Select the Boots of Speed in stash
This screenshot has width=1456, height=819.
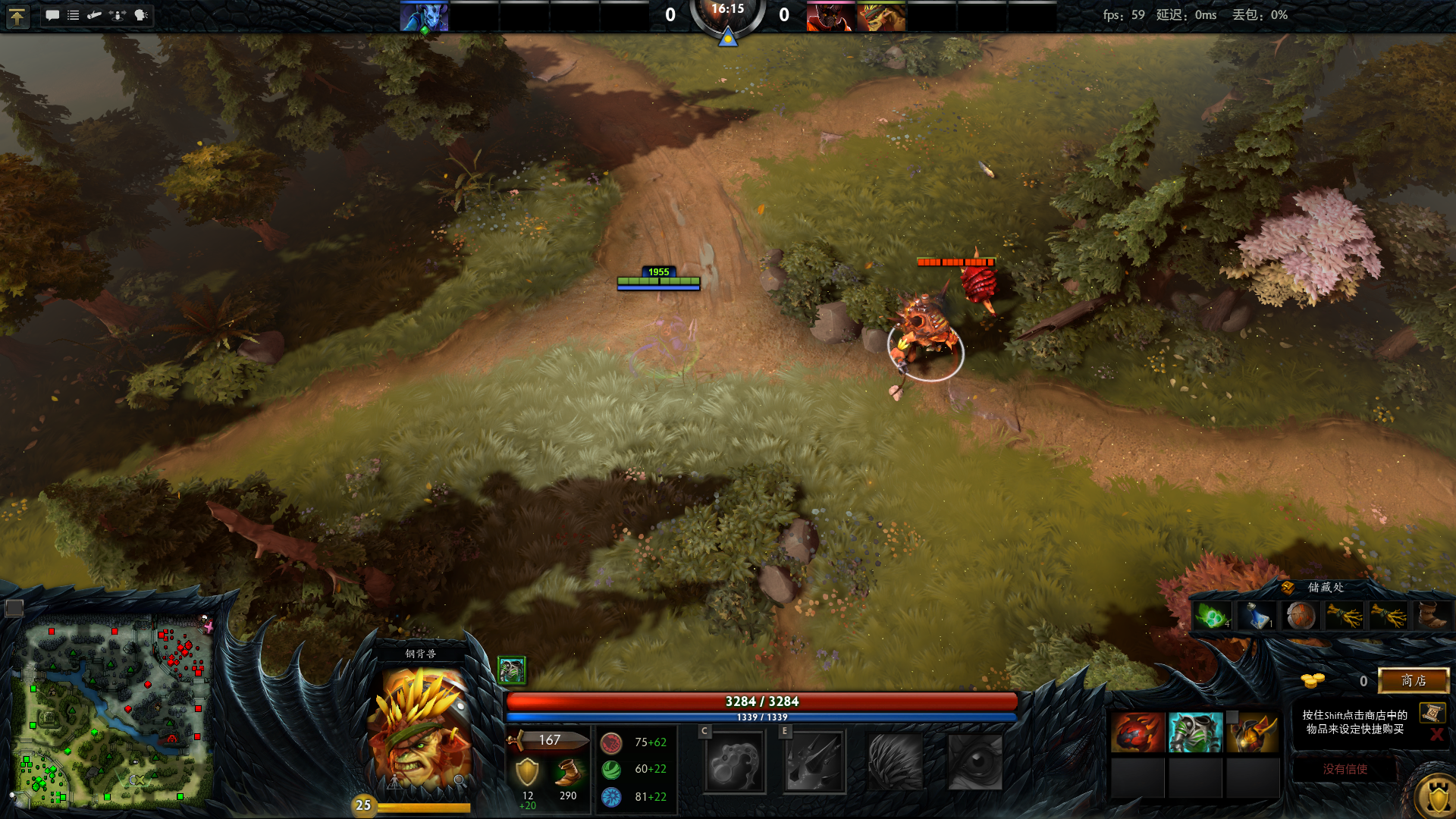click(x=1431, y=617)
